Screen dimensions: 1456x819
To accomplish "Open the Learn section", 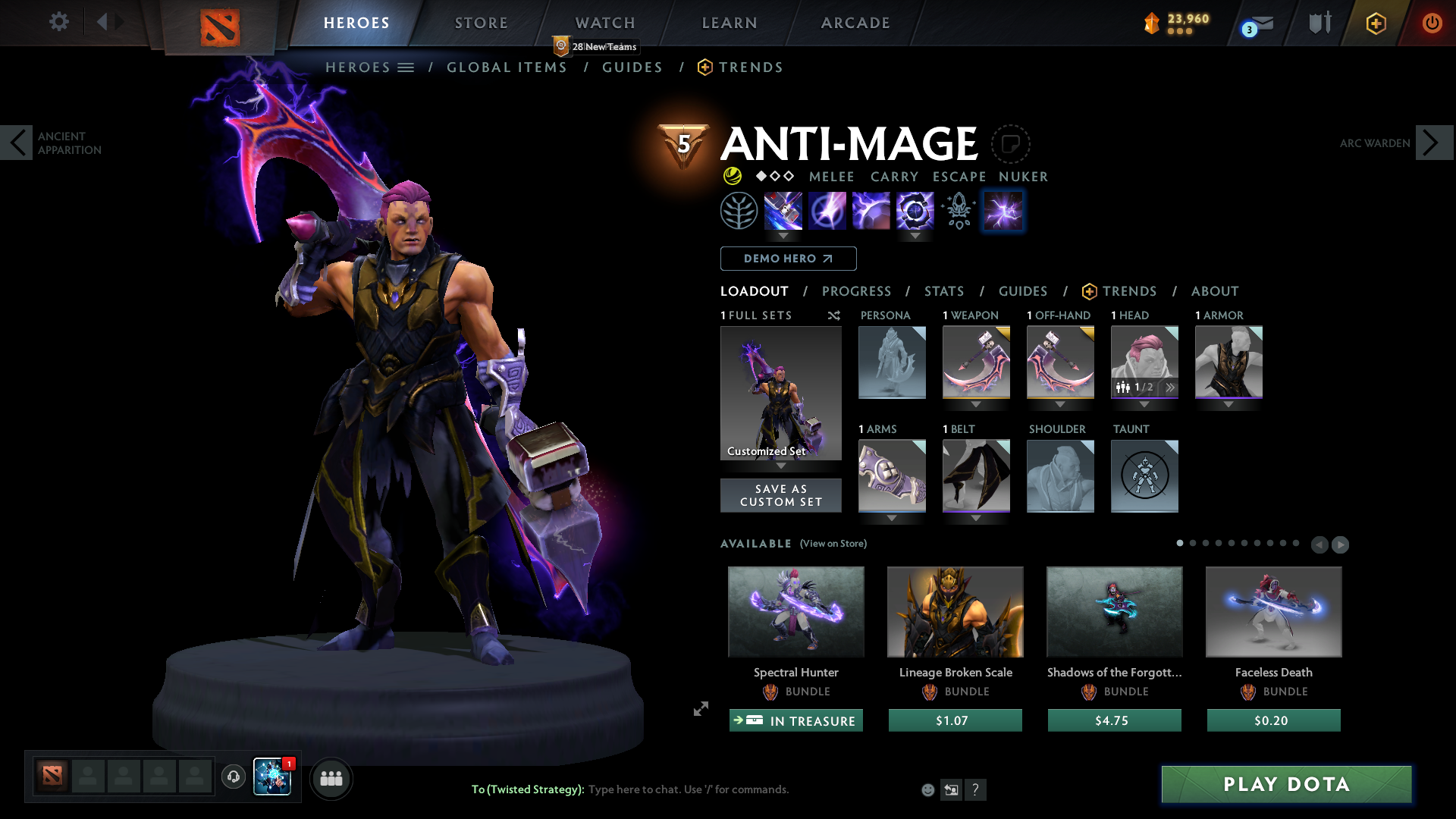I will 730,23.
